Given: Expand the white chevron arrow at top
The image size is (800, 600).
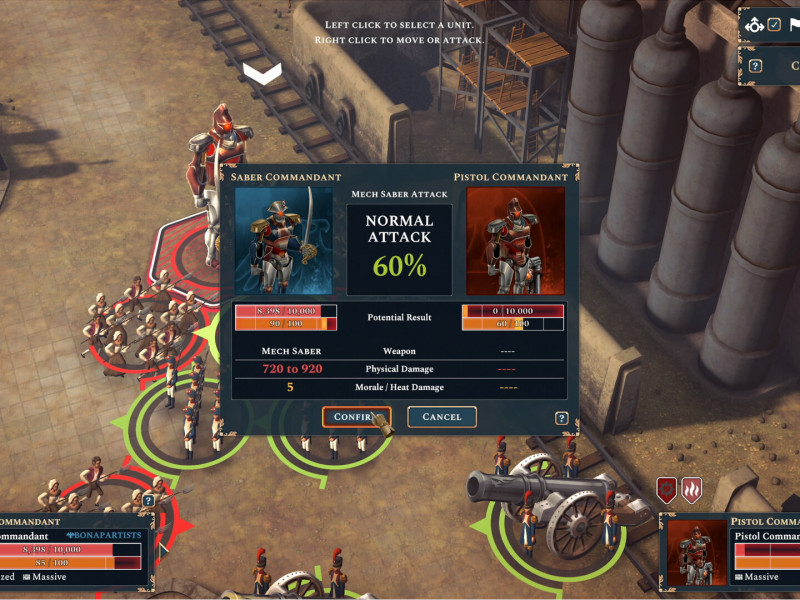Looking at the screenshot, I should pyautogui.click(x=262, y=73).
